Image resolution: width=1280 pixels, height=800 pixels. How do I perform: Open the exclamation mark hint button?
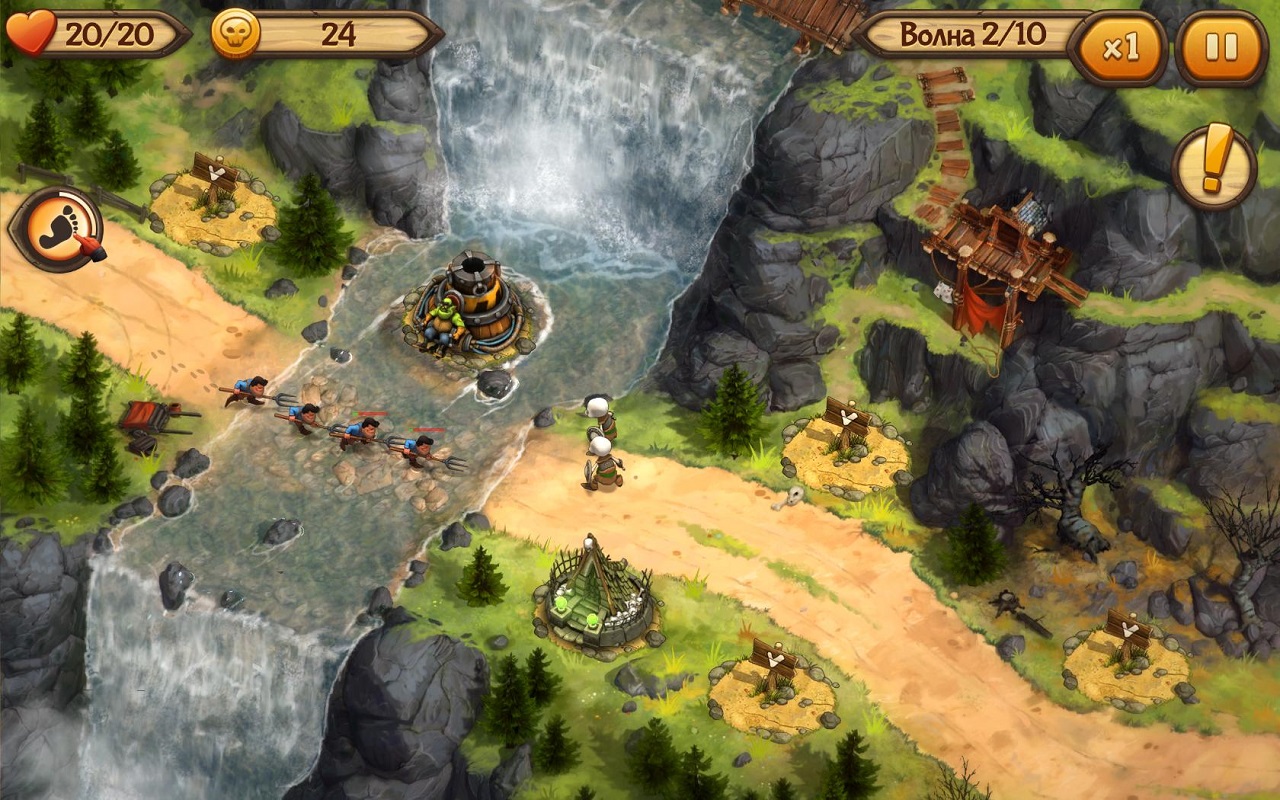click(1214, 167)
